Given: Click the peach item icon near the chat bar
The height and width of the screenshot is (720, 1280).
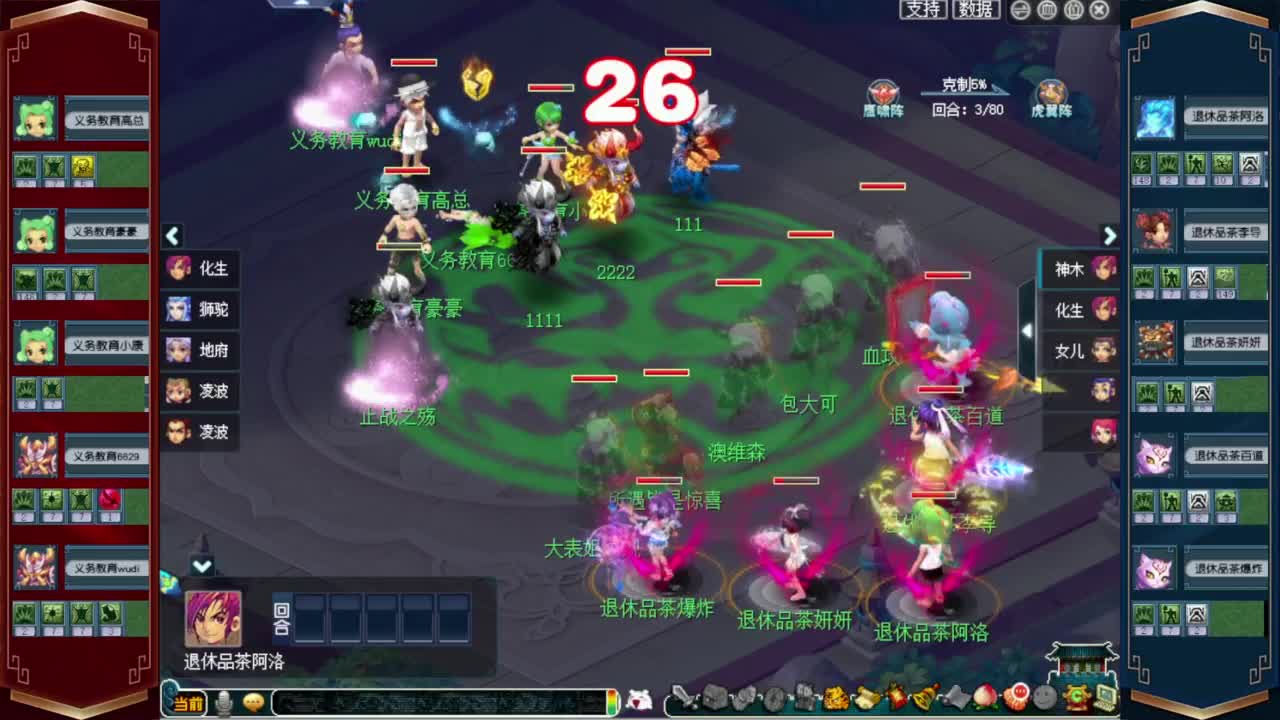Looking at the screenshot, I should pos(984,697).
